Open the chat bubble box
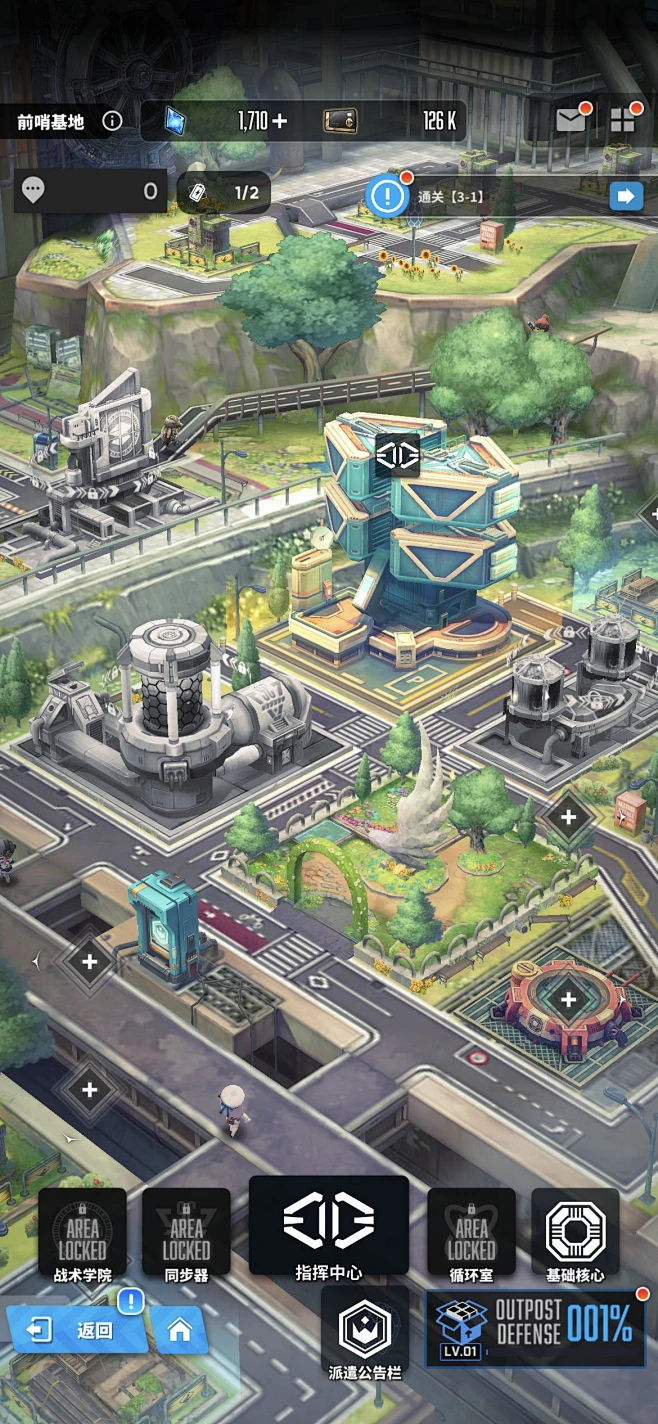 [88, 191]
